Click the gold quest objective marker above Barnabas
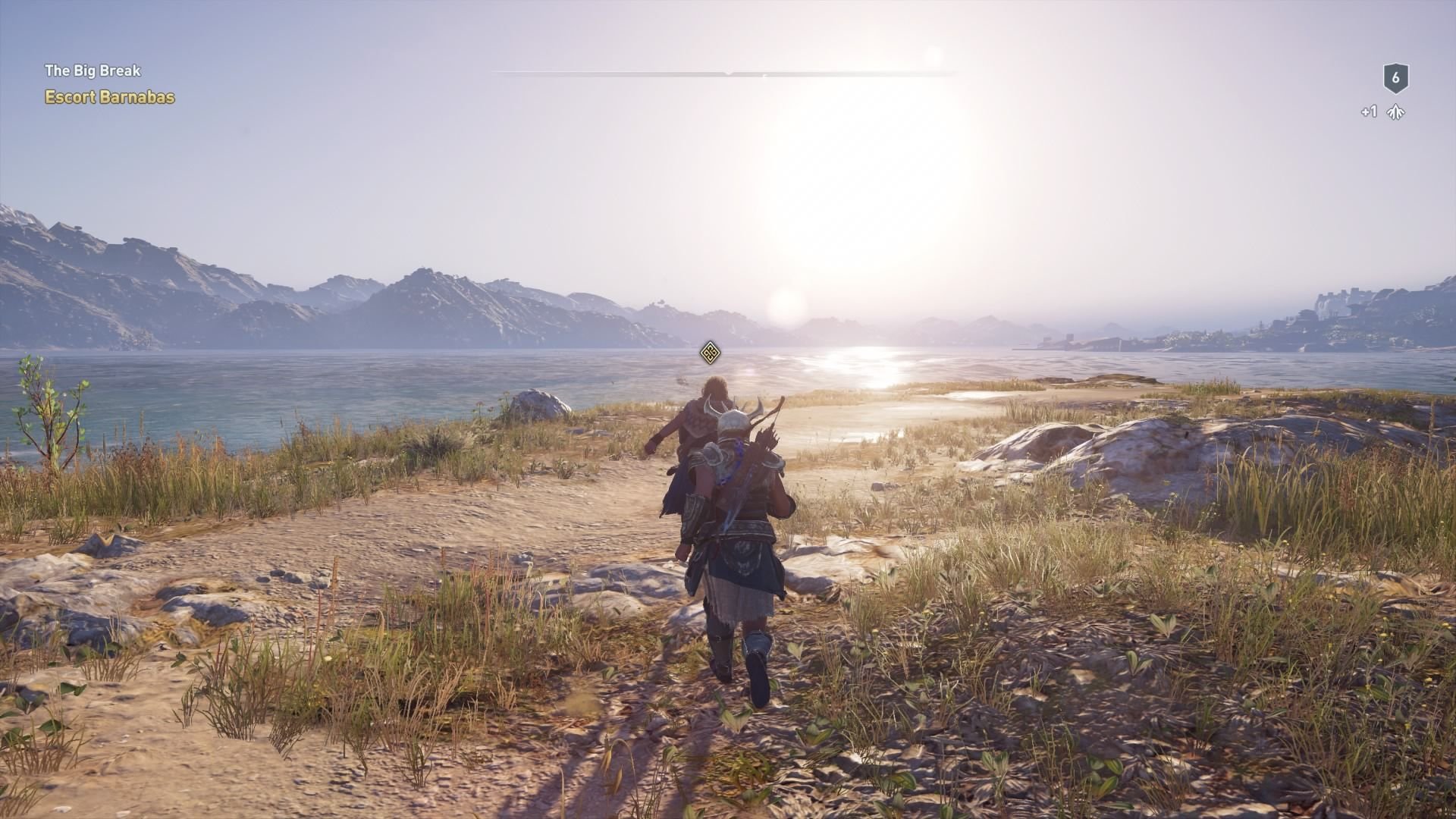The image size is (1456, 819). click(x=710, y=353)
